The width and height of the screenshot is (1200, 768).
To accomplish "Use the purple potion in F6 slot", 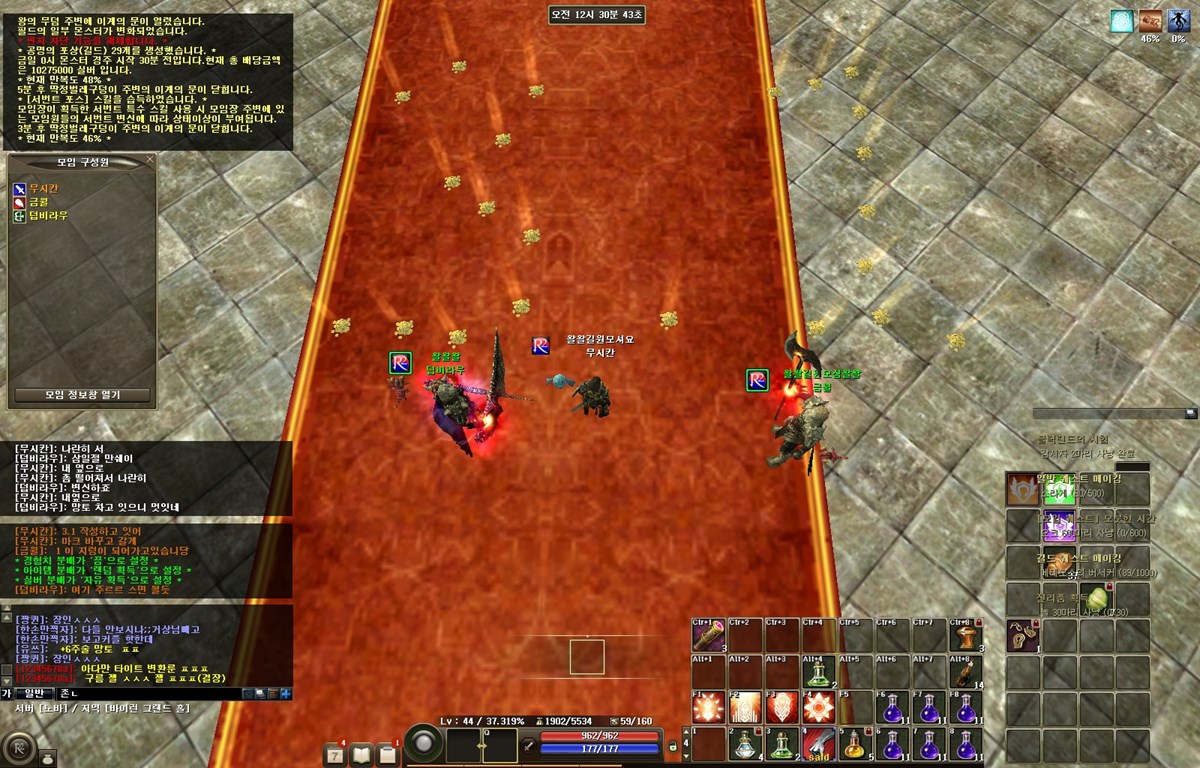I will click(892, 708).
